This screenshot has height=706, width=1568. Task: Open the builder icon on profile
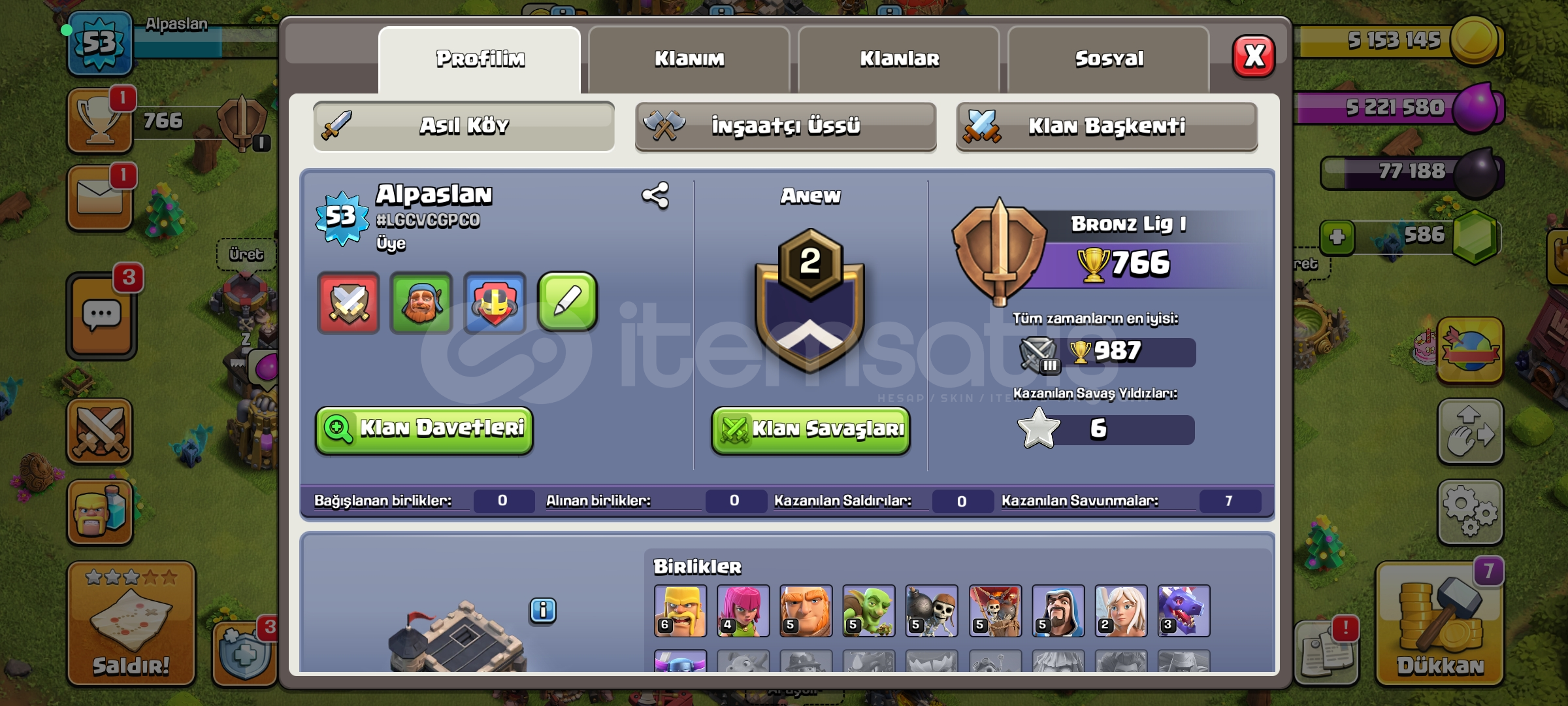(421, 303)
